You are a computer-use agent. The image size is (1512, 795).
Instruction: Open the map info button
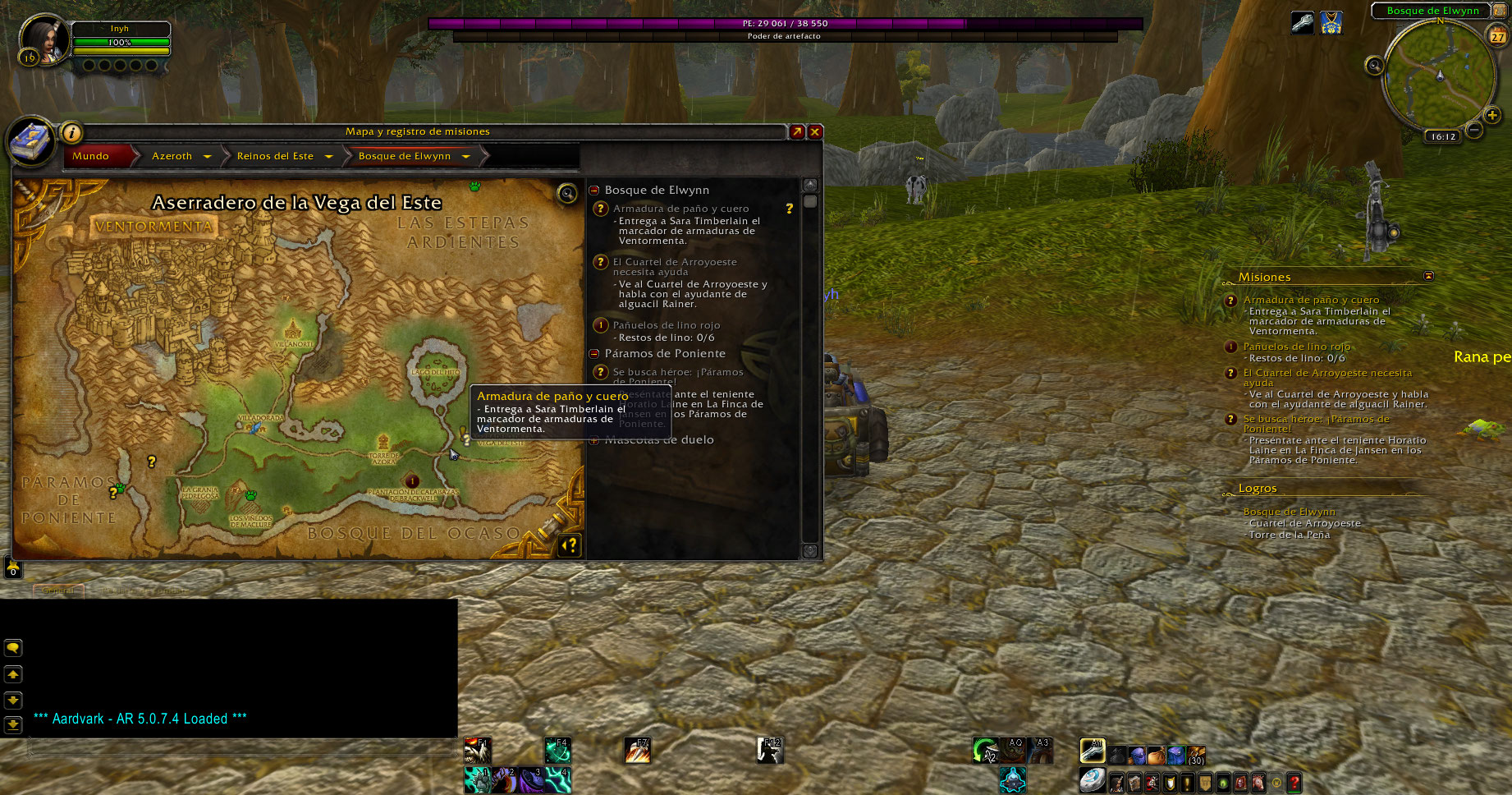[71, 132]
